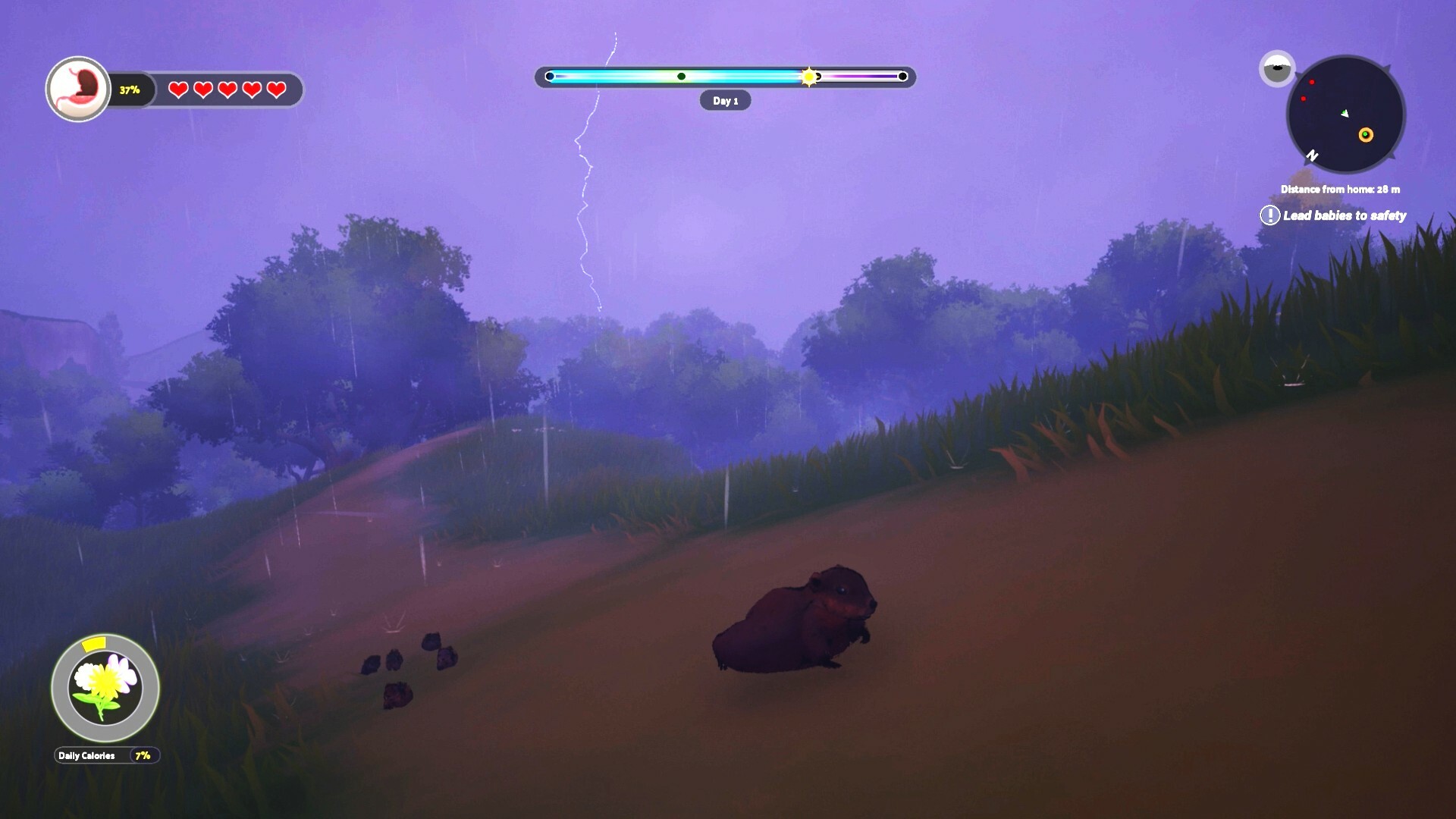The image size is (1456, 819).
Task: Click the green dot on the day progress bar
Action: pos(682,76)
